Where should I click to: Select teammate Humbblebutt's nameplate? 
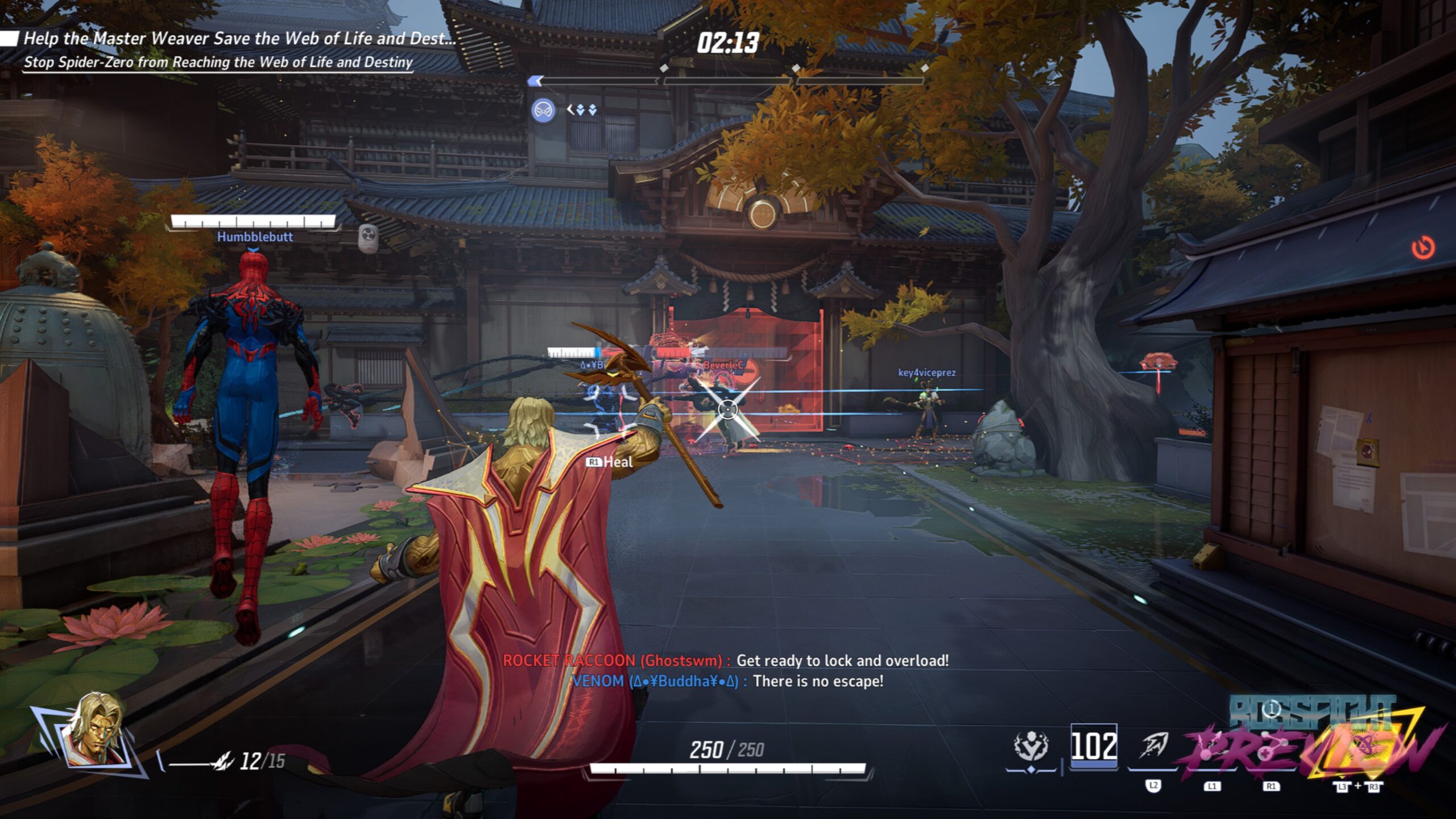[x=255, y=237]
